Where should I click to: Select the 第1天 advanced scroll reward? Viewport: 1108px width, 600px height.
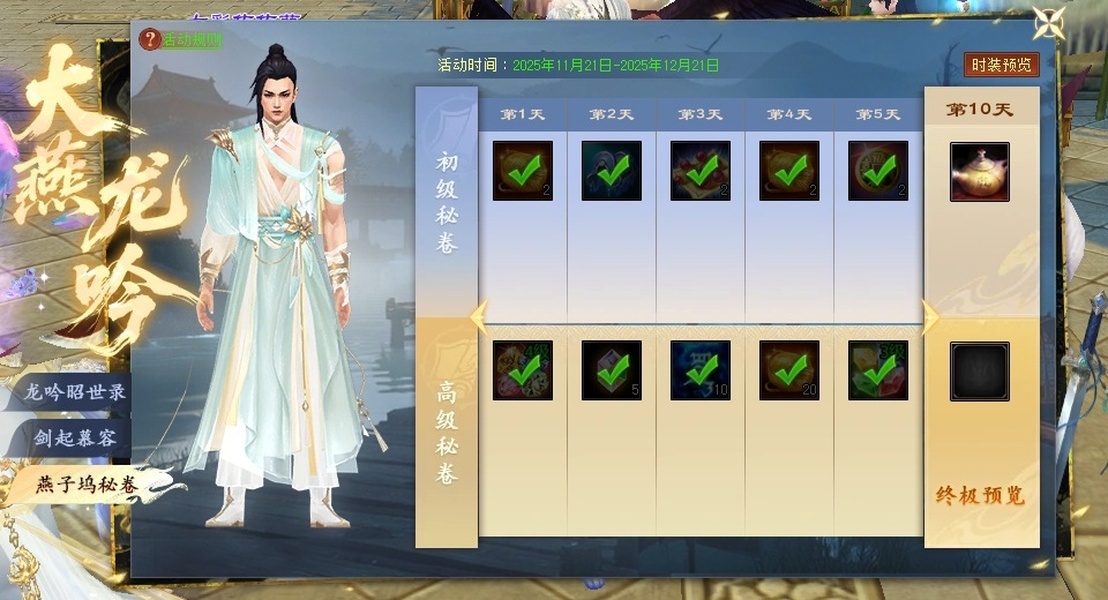[x=522, y=370]
